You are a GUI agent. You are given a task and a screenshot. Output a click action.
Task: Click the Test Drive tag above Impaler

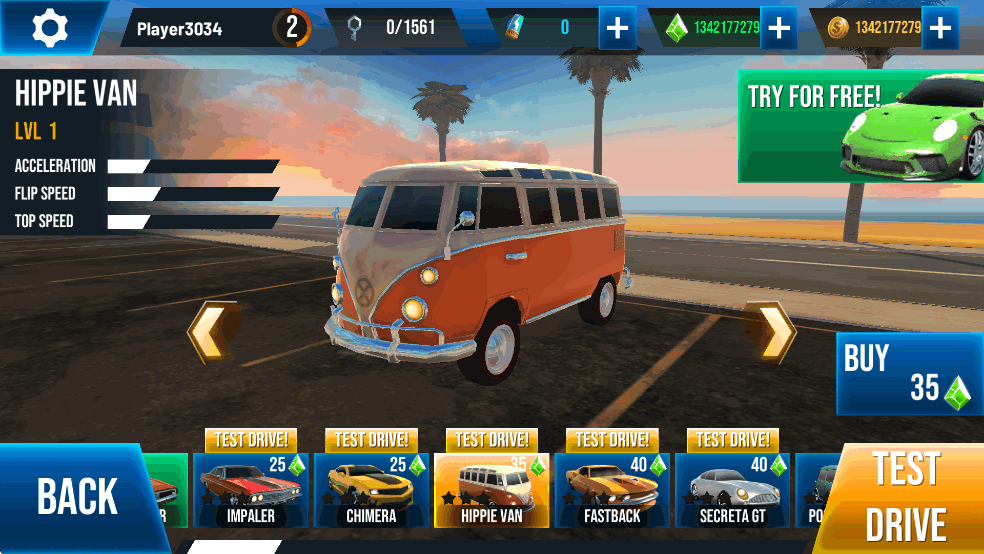point(252,440)
